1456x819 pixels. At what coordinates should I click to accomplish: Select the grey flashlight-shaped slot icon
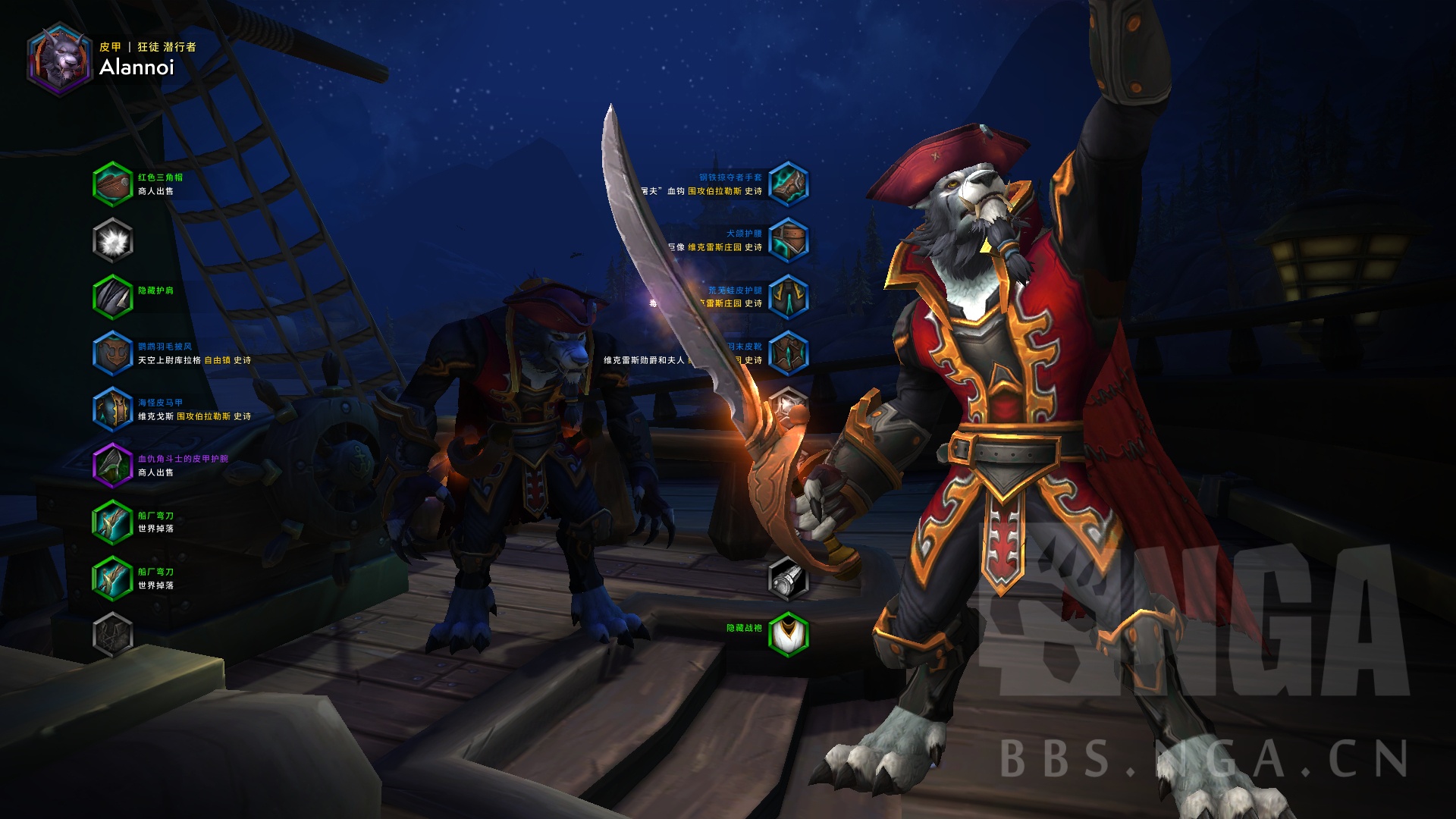(x=788, y=579)
